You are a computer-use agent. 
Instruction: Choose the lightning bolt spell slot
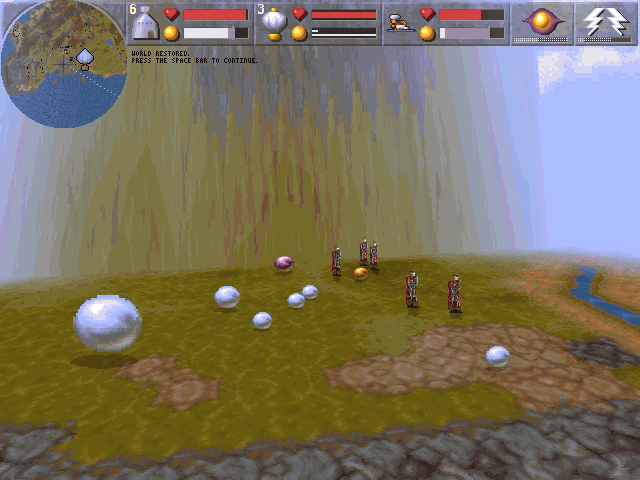pyautogui.click(x=607, y=22)
